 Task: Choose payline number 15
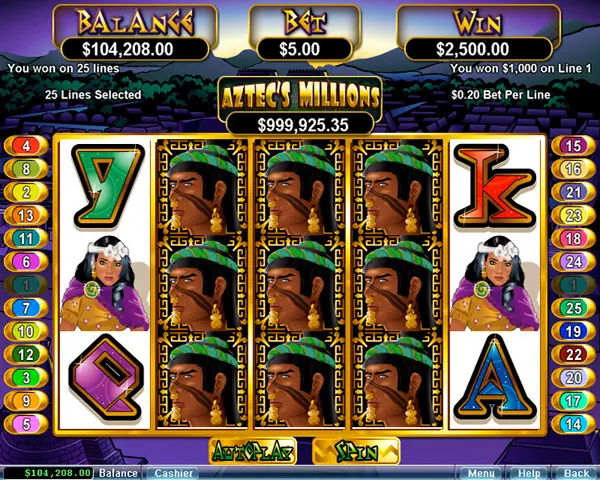pyautogui.click(x=572, y=146)
